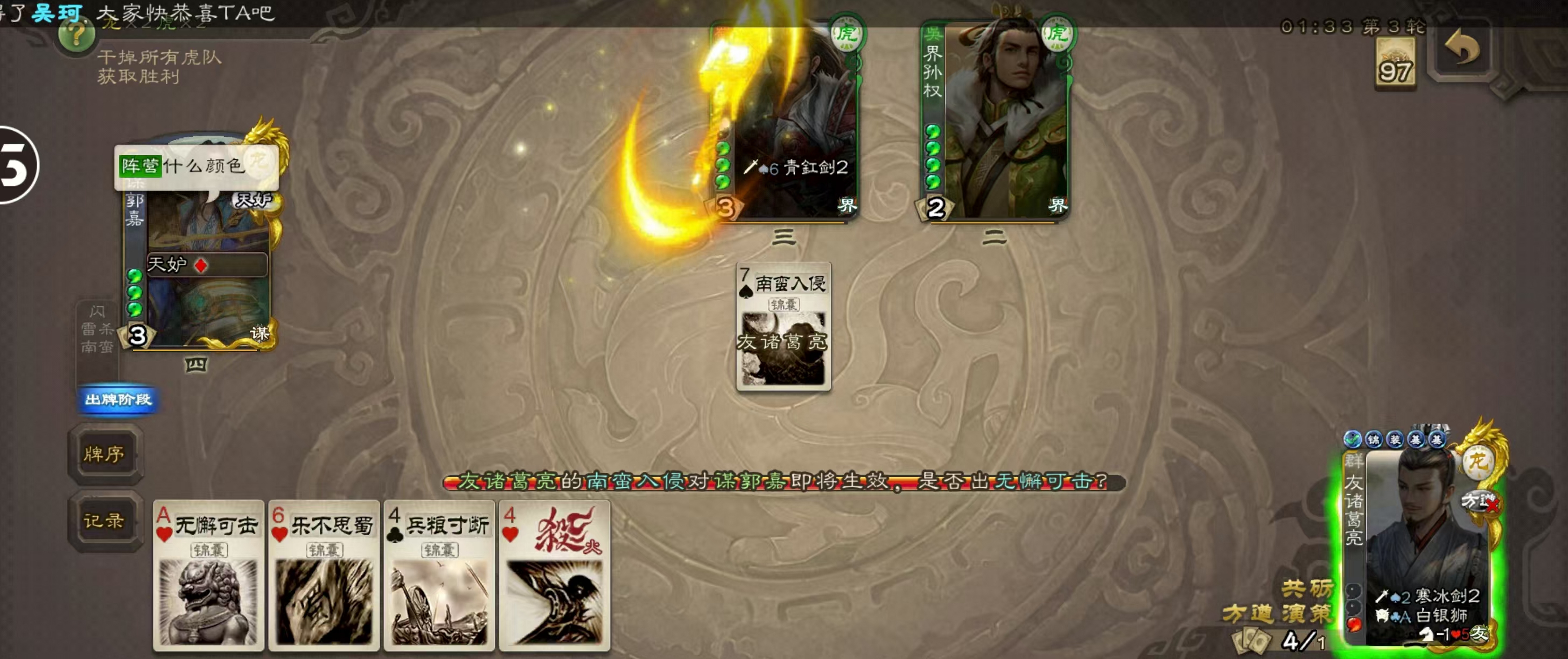
Task: Select the 4 of hearts fire 杀 card
Action: tap(554, 575)
